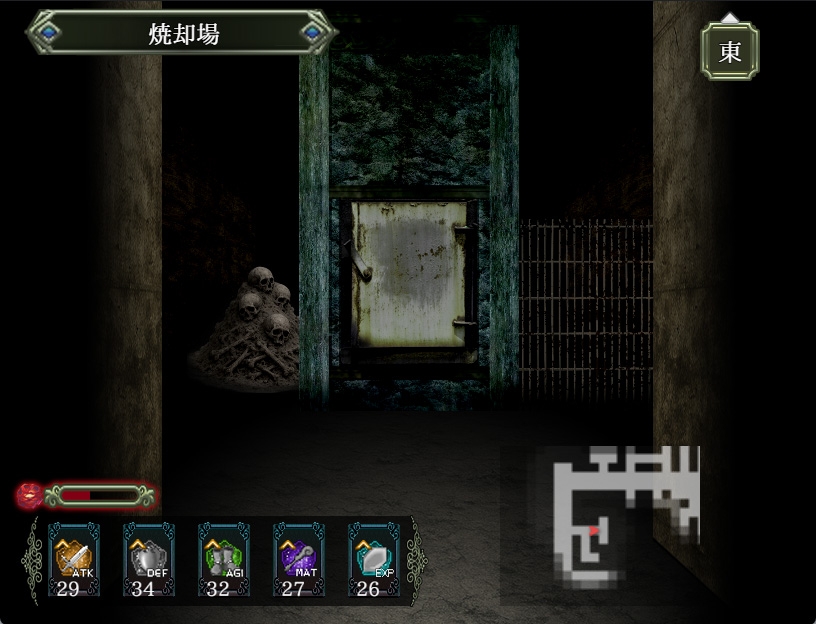Image resolution: width=816 pixels, height=624 pixels.
Task: Click the 東 compass direction indicator
Action: click(x=730, y=51)
